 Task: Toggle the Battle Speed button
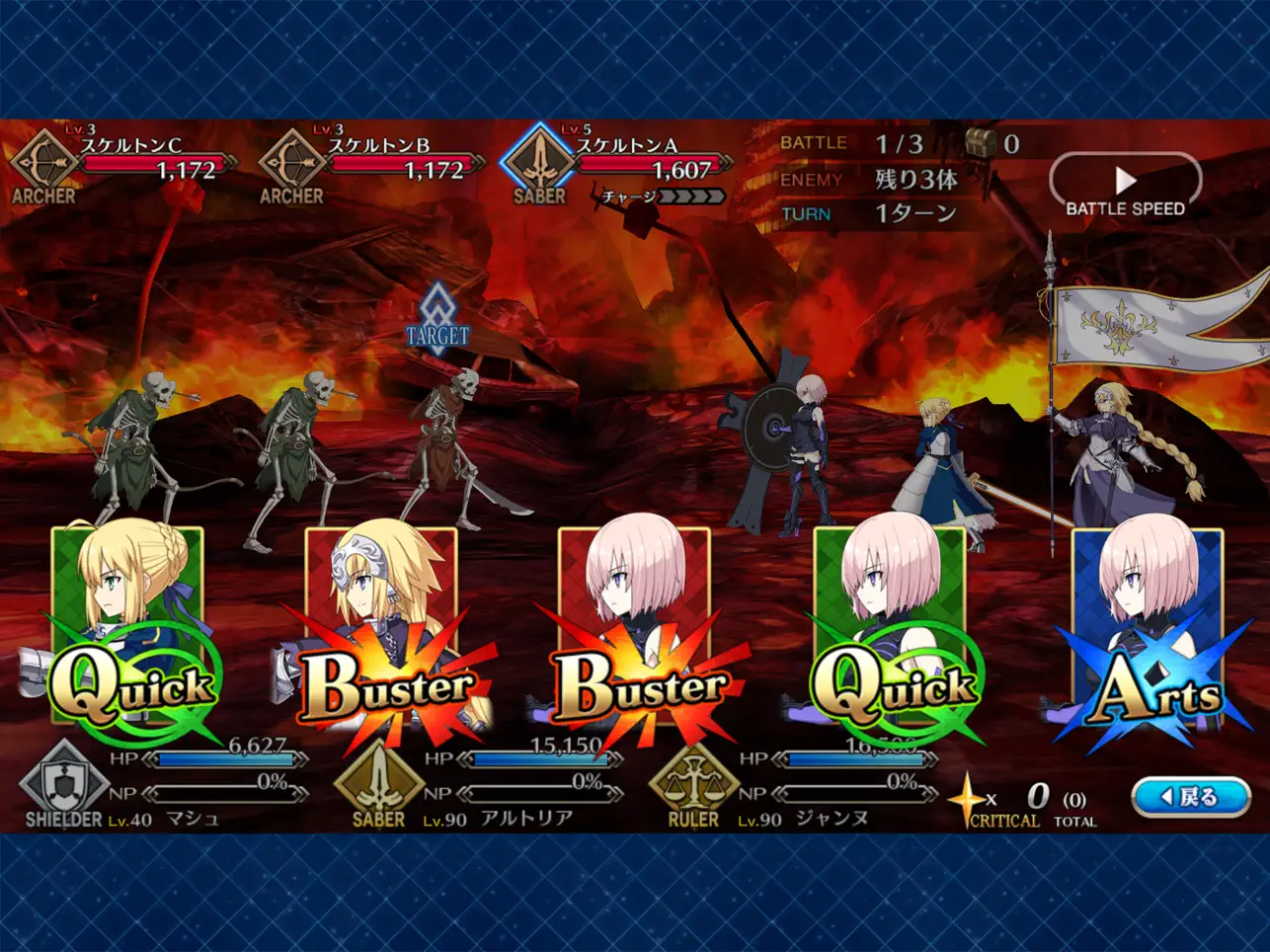[1125, 186]
